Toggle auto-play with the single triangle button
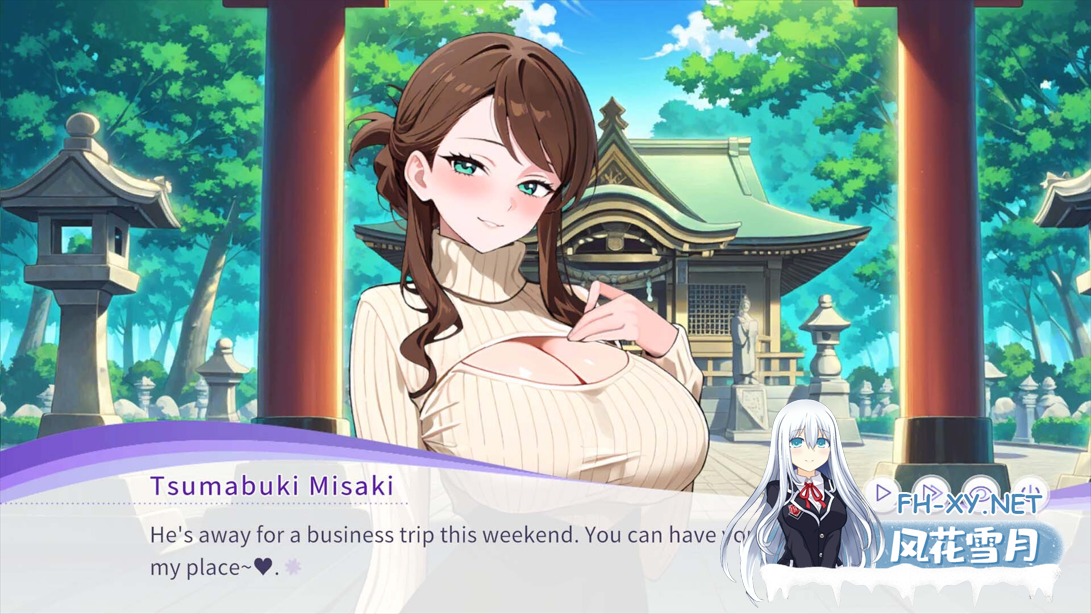This screenshot has width=1091, height=614. point(883,493)
